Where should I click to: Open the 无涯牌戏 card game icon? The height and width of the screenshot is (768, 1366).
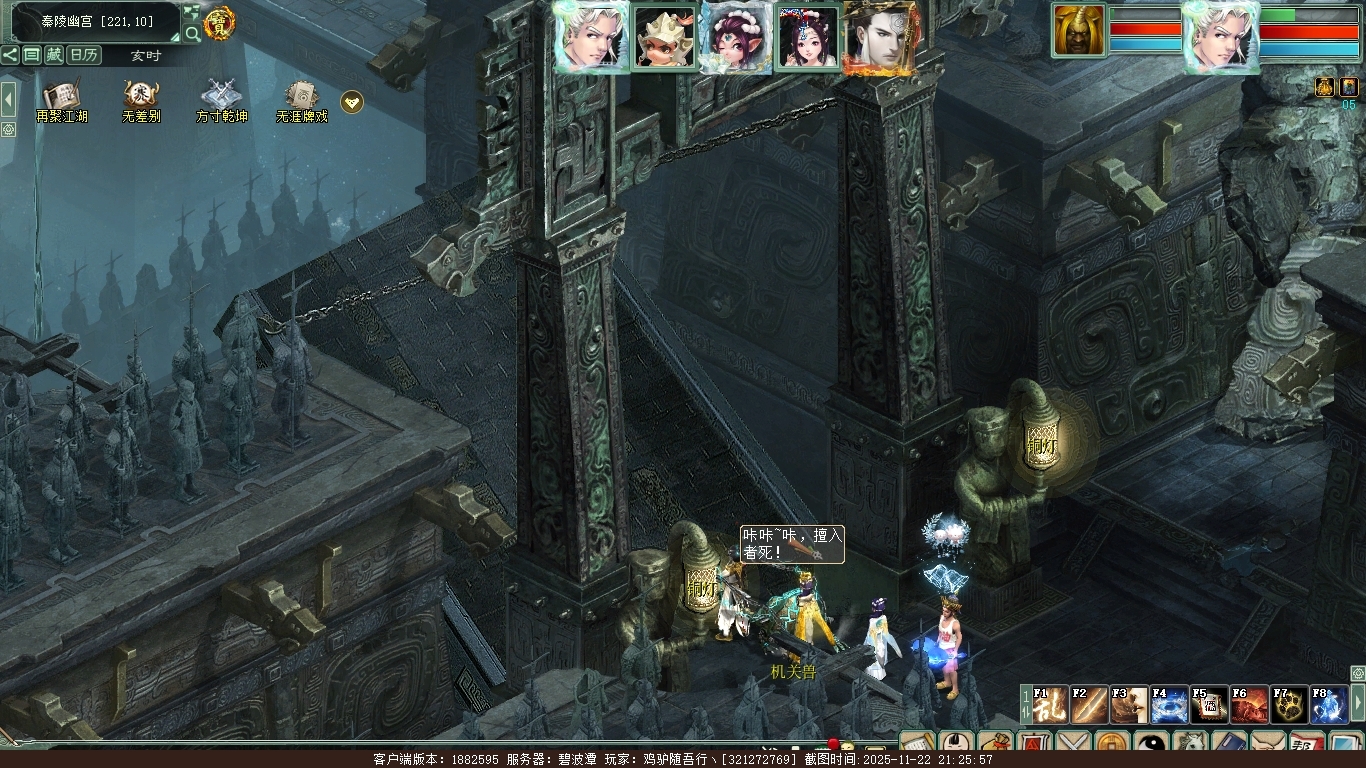[x=301, y=97]
